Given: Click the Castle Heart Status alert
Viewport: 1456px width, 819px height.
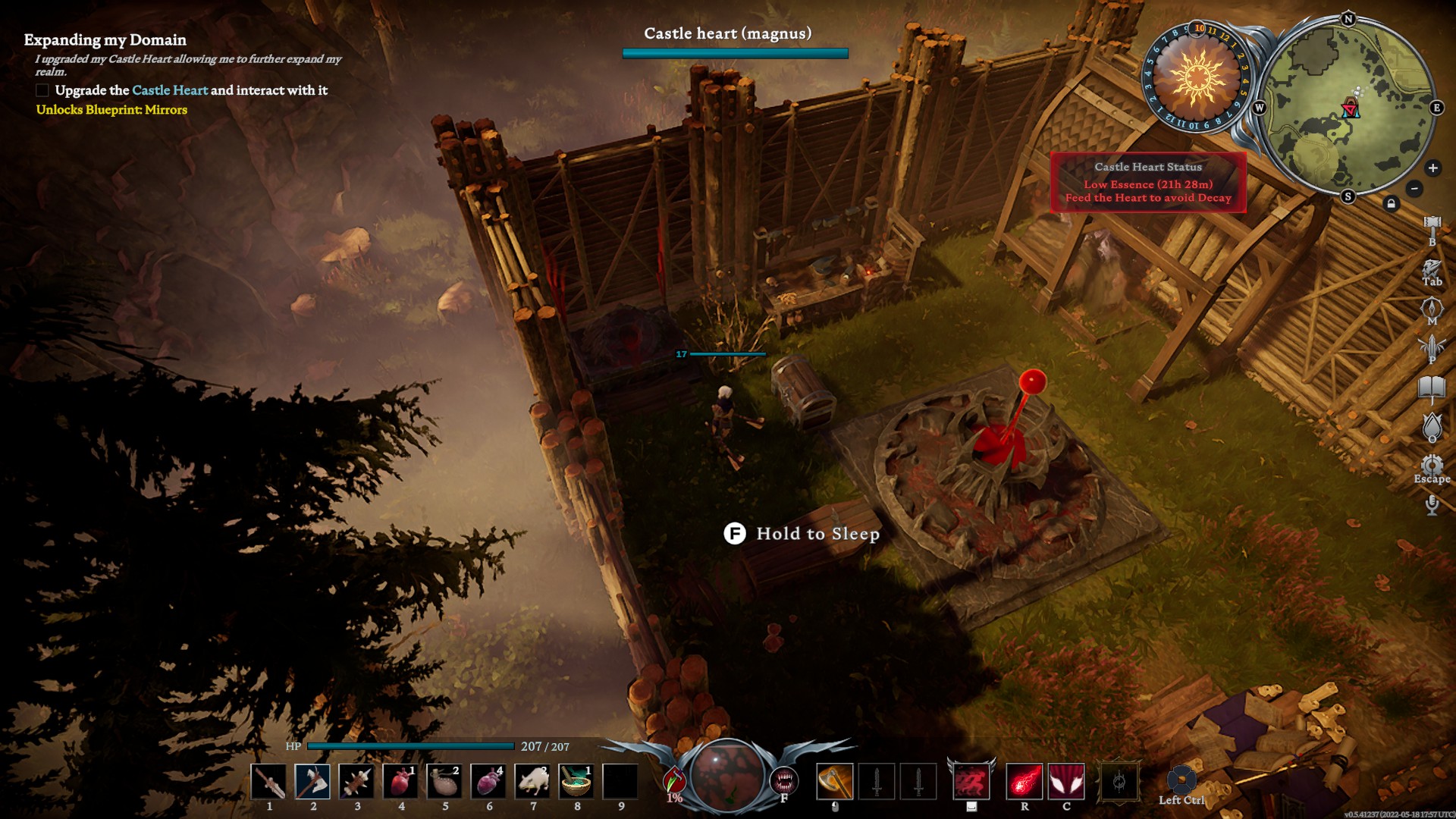Looking at the screenshot, I should tap(1148, 183).
